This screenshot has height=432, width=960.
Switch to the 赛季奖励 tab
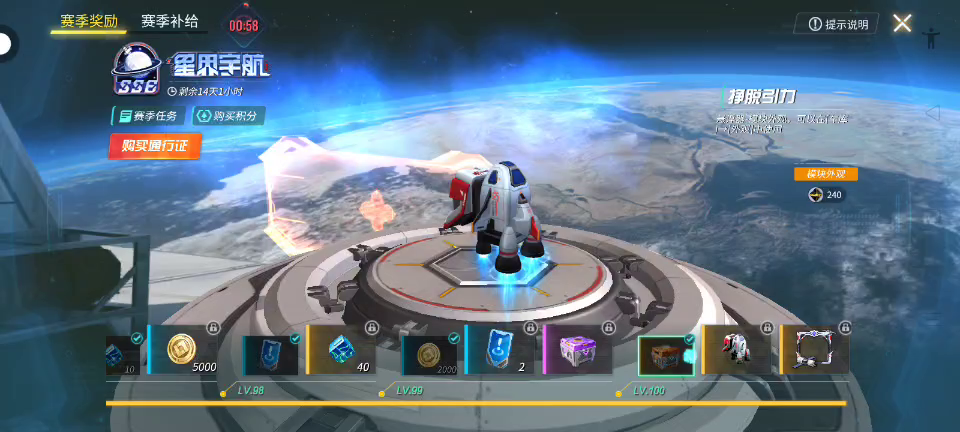(x=88, y=20)
